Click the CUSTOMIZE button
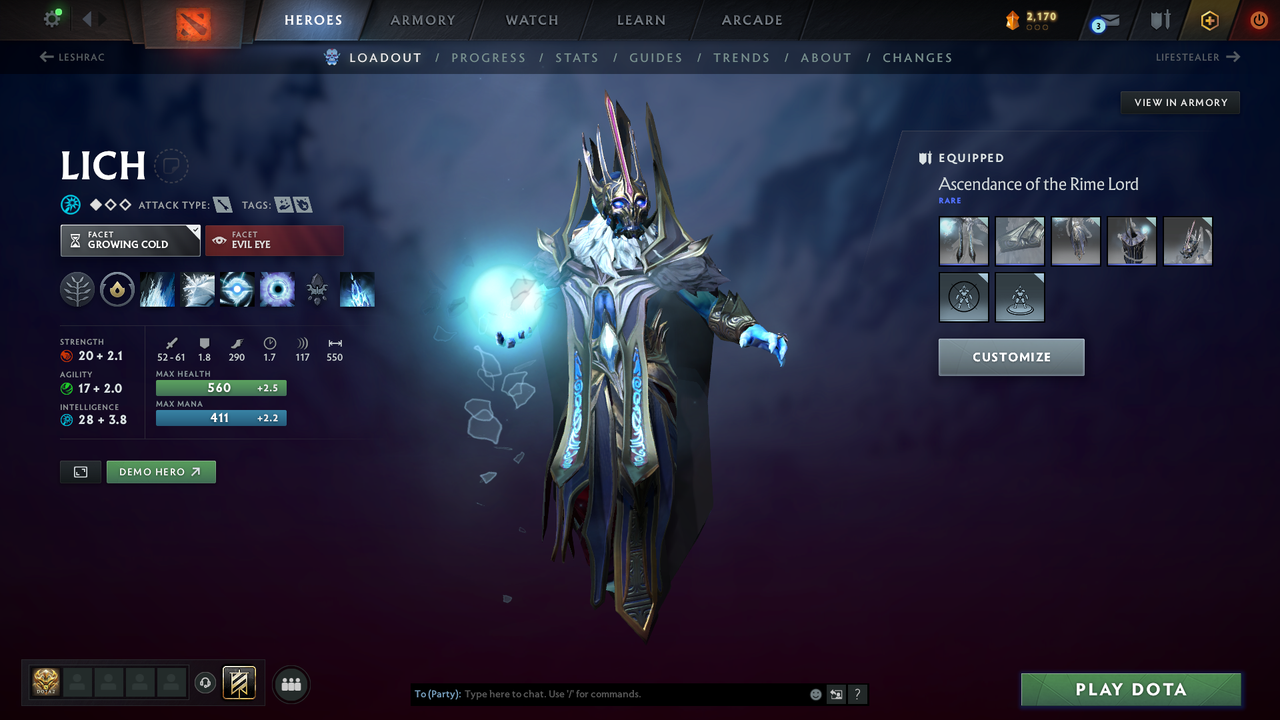 [1011, 357]
